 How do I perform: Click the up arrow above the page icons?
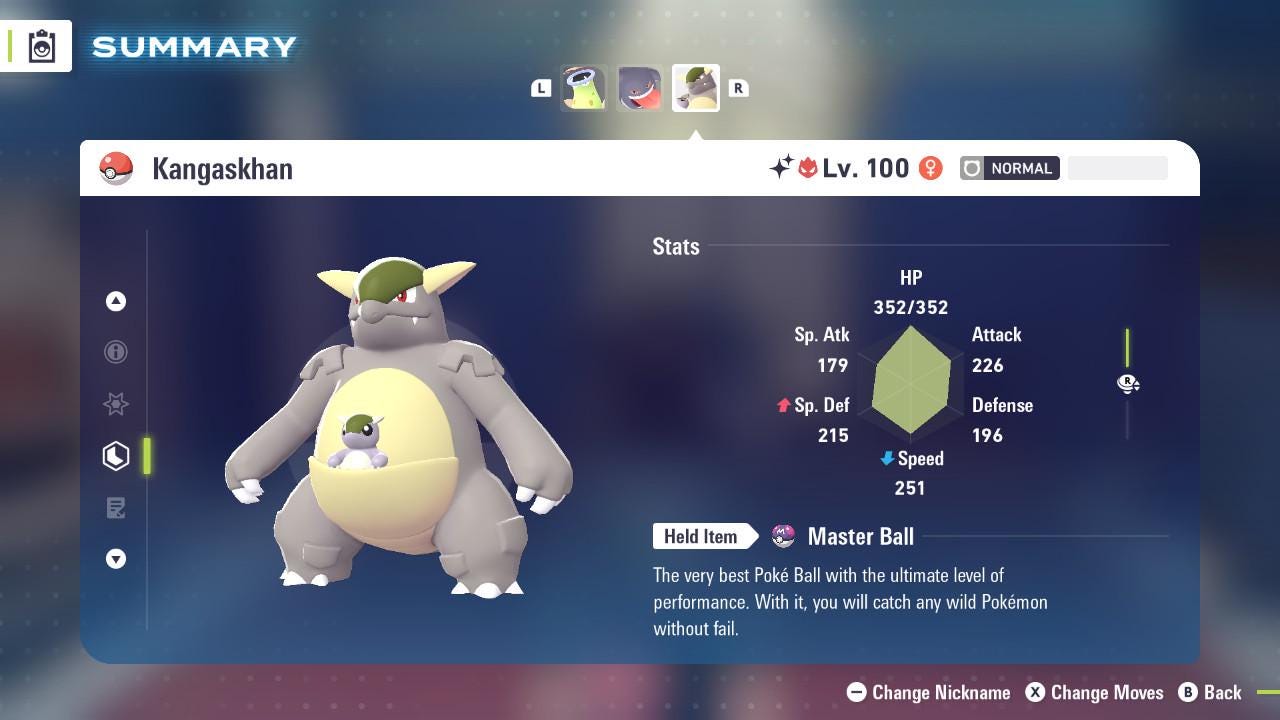(x=116, y=301)
